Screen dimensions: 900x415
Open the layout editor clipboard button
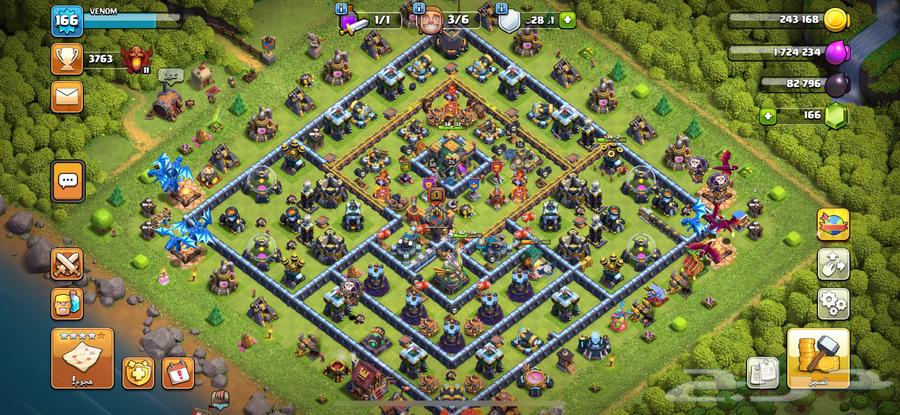(764, 373)
